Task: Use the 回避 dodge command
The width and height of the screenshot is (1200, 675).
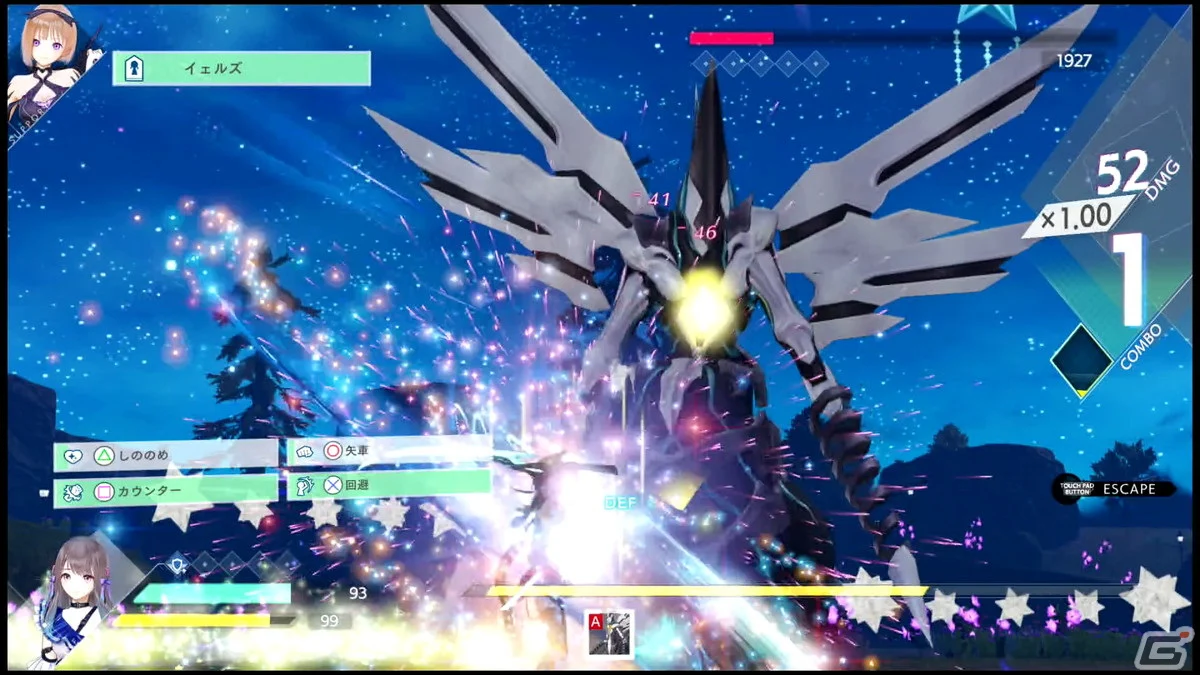Action: [x=389, y=486]
